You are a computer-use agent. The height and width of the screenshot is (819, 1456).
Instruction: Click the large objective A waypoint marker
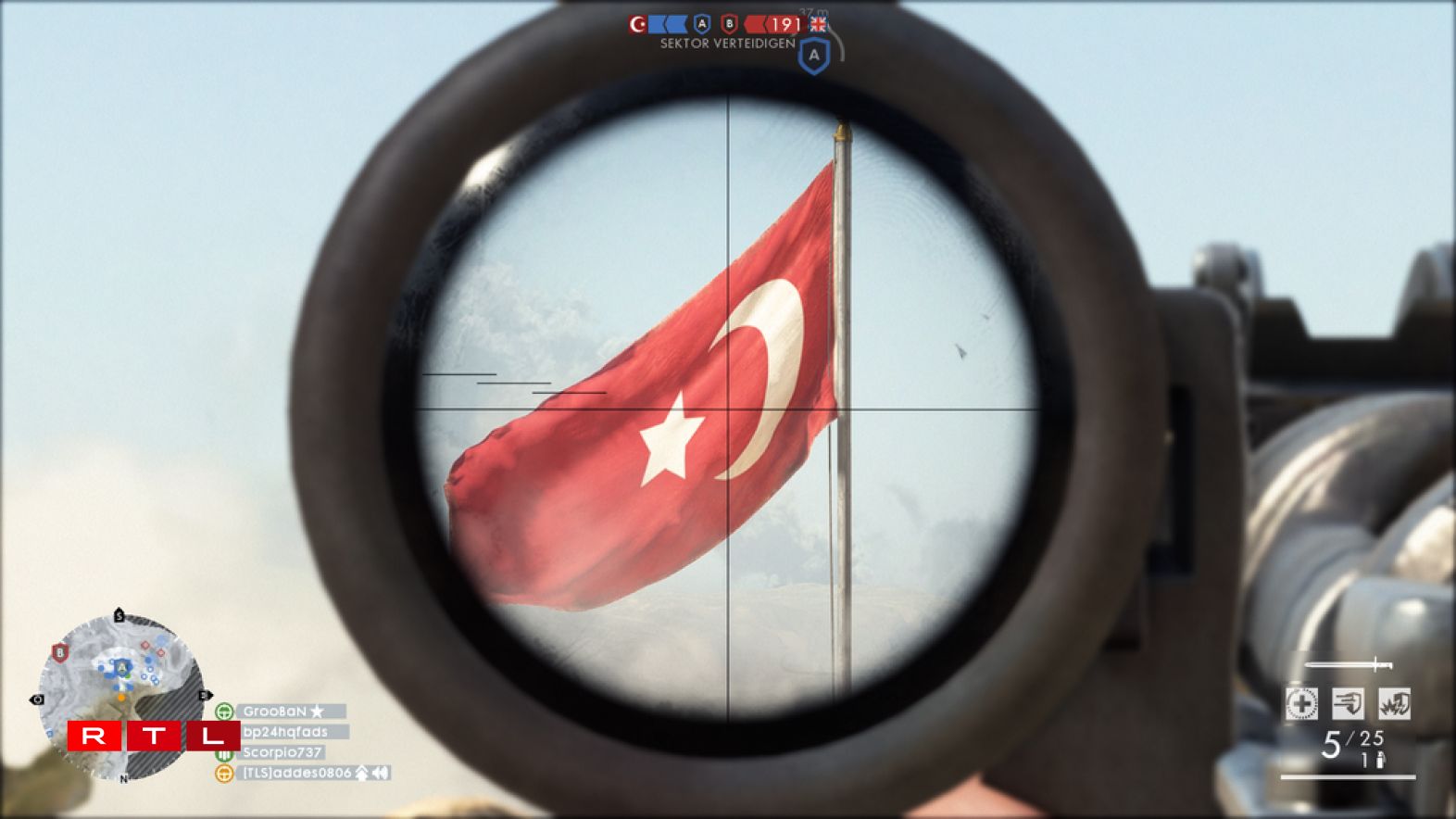click(814, 56)
